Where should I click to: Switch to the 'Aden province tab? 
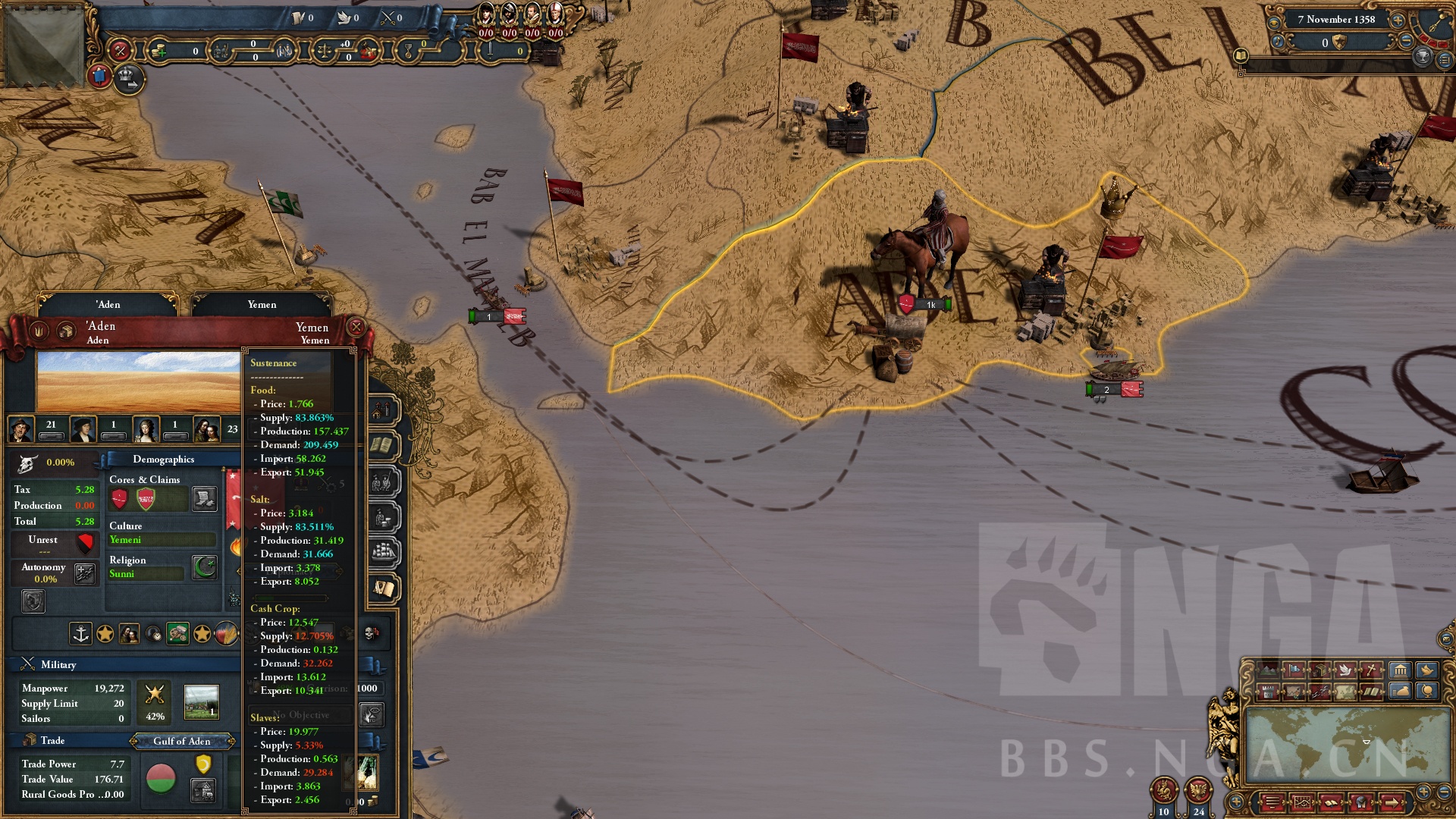[x=107, y=304]
